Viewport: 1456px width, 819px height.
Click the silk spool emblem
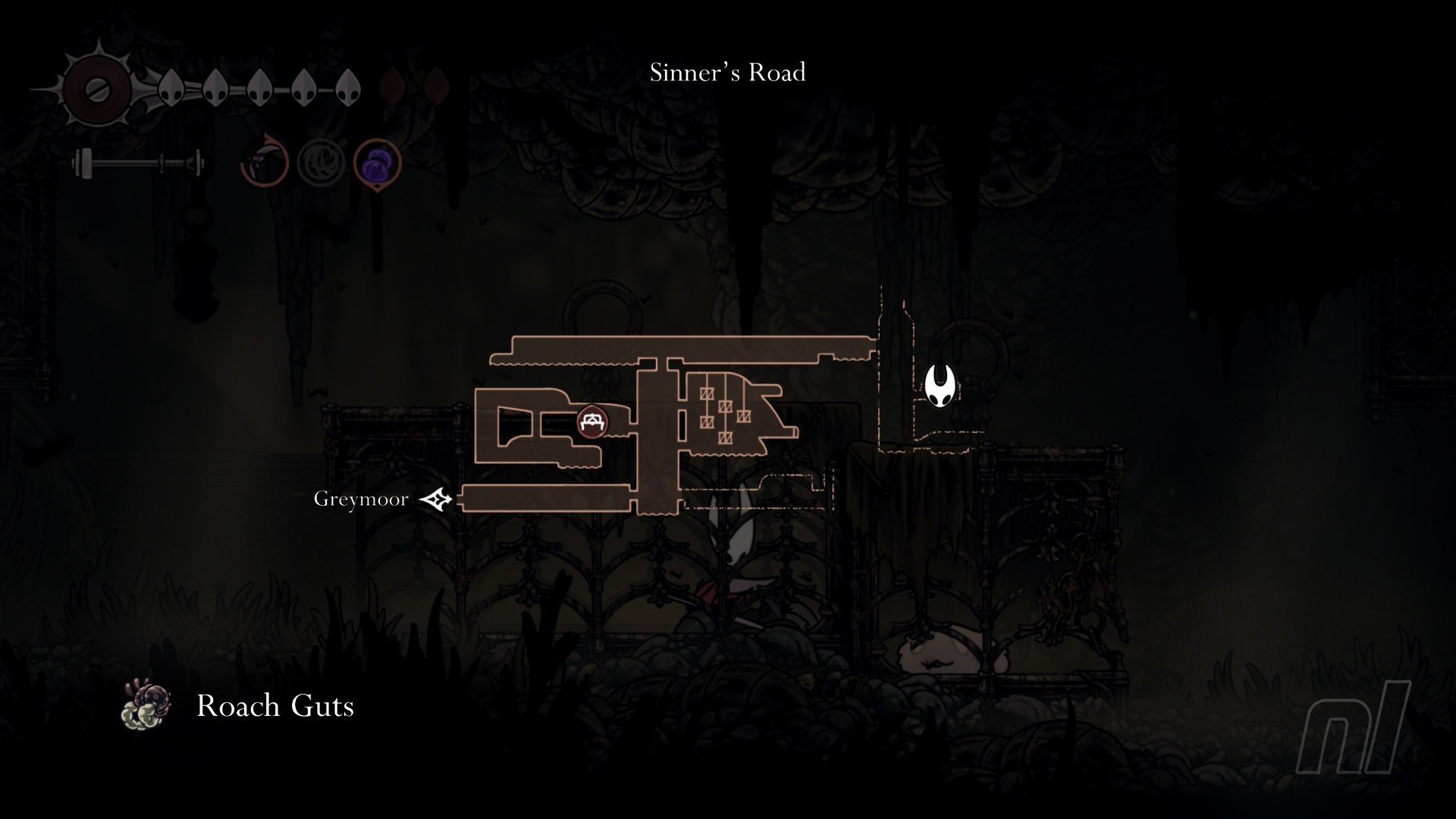97,90
